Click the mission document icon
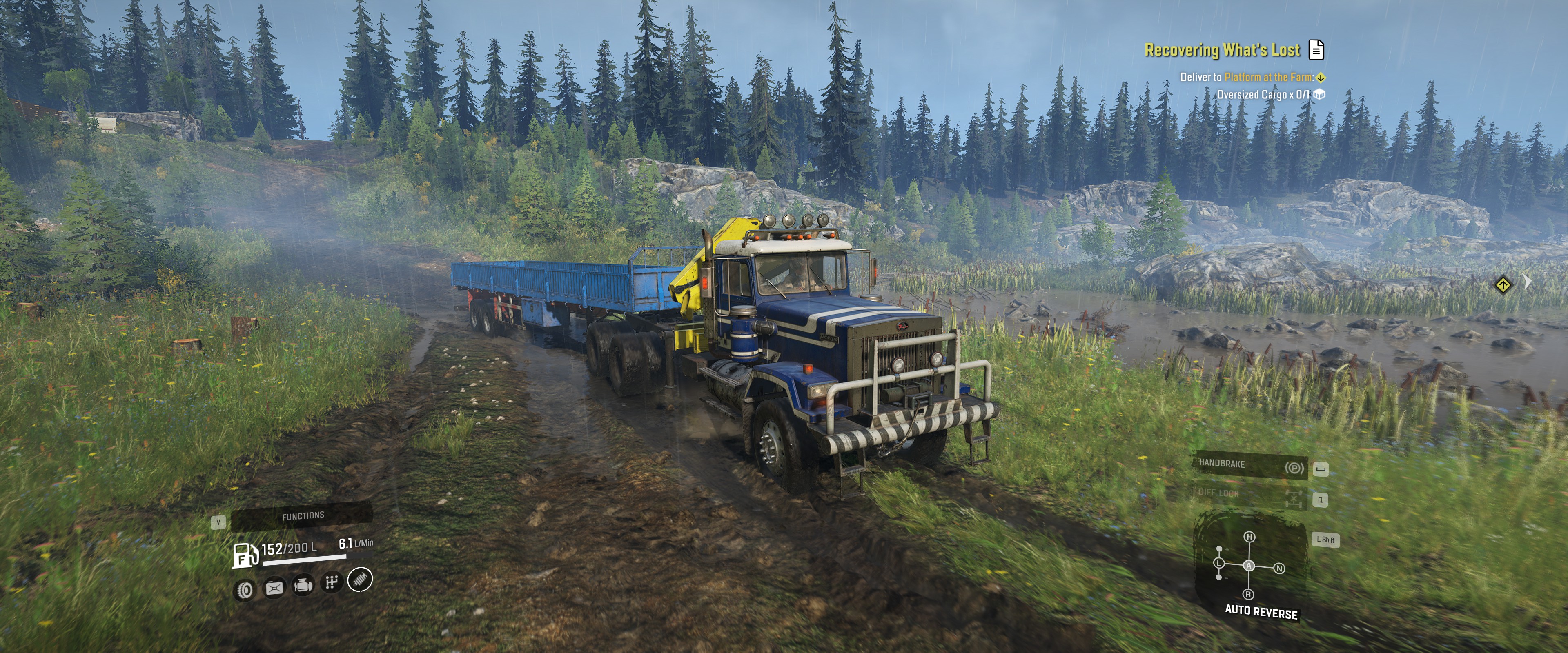Image resolution: width=1568 pixels, height=653 pixels. pyautogui.click(x=1316, y=50)
